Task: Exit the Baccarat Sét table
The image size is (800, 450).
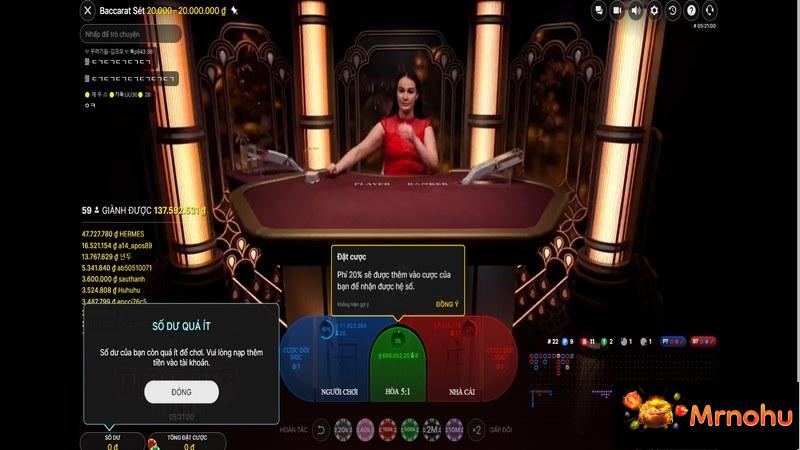Action: (x=88, y=10)
